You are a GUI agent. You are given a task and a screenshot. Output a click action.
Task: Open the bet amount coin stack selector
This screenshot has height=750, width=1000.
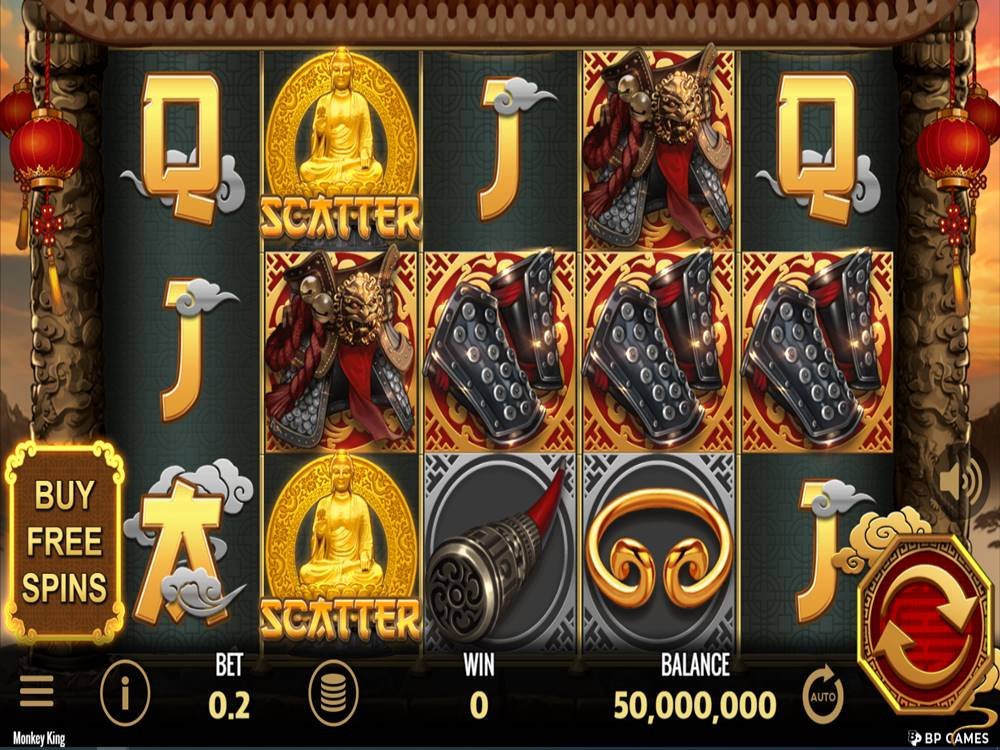(334, 692)
